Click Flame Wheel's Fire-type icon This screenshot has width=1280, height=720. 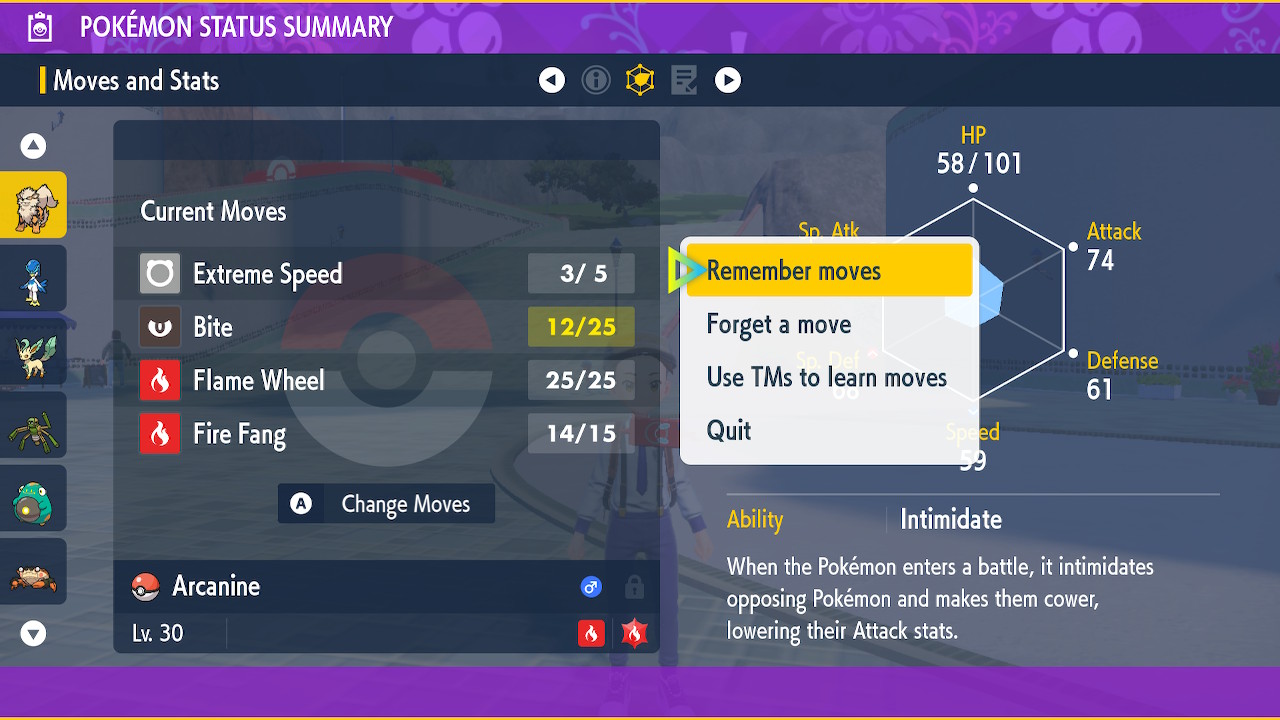(x=160, y=380)
